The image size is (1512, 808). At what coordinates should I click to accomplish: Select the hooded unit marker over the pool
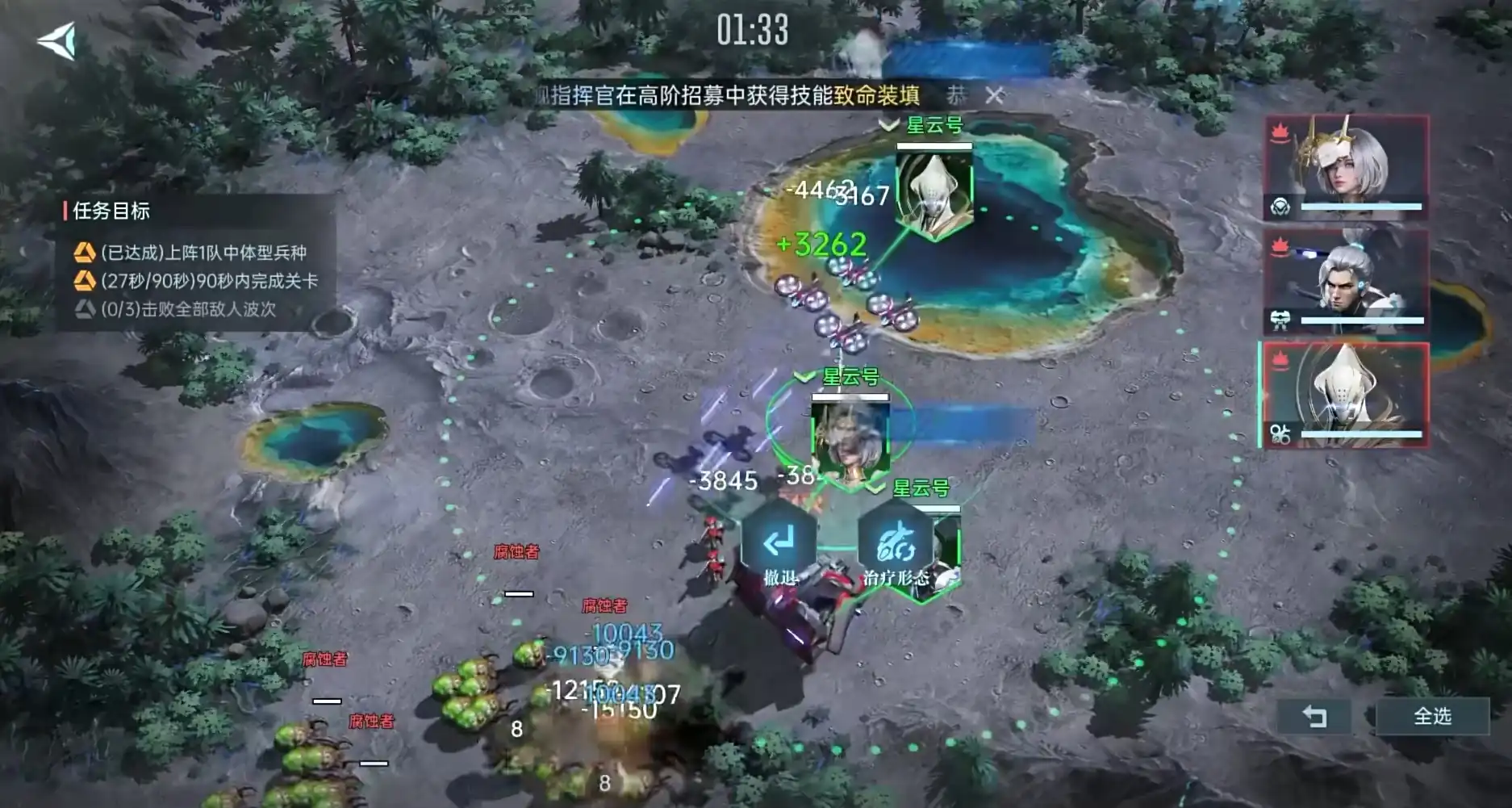[934, 195]
